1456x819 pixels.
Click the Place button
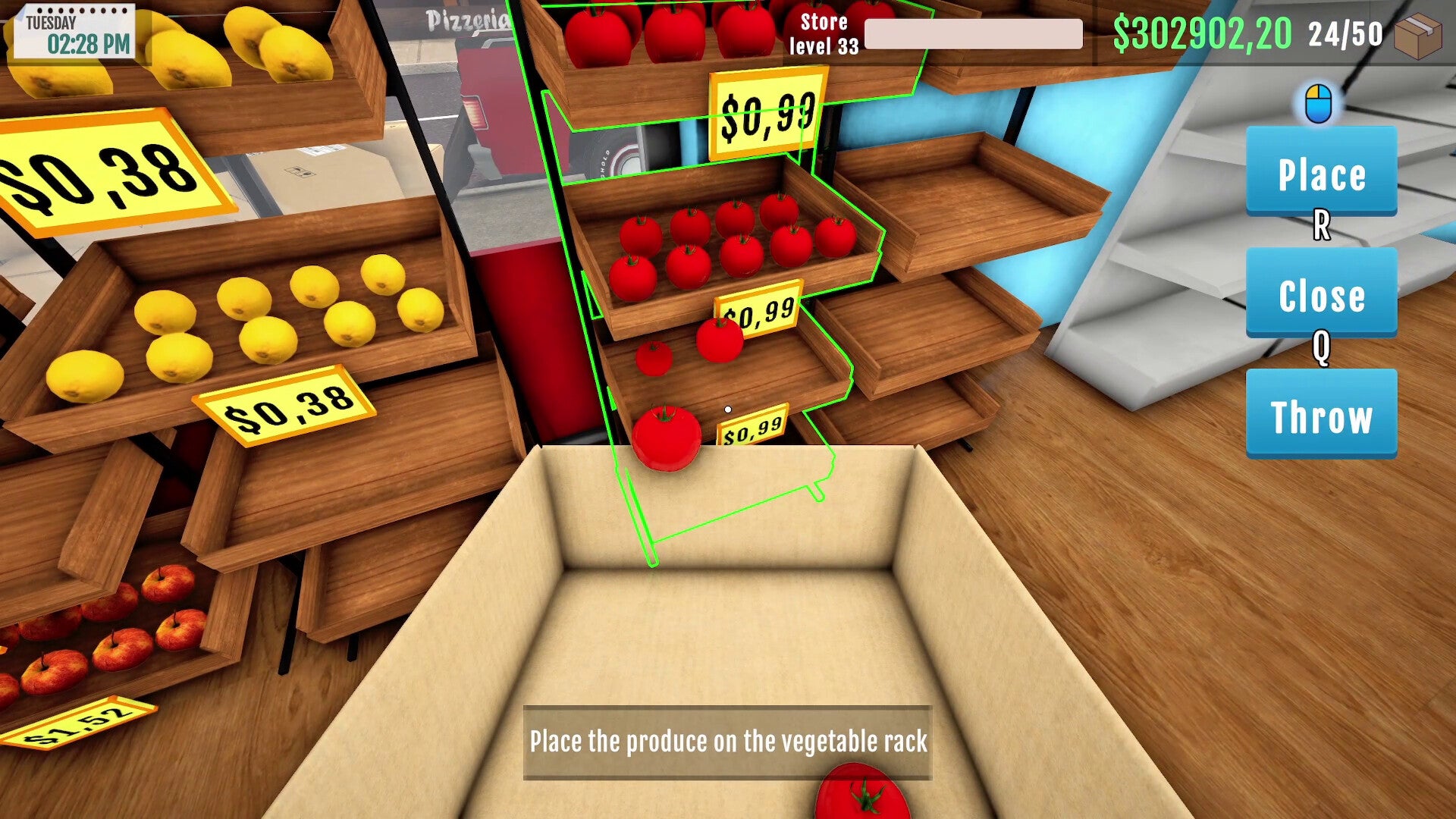pos(1321,172)
